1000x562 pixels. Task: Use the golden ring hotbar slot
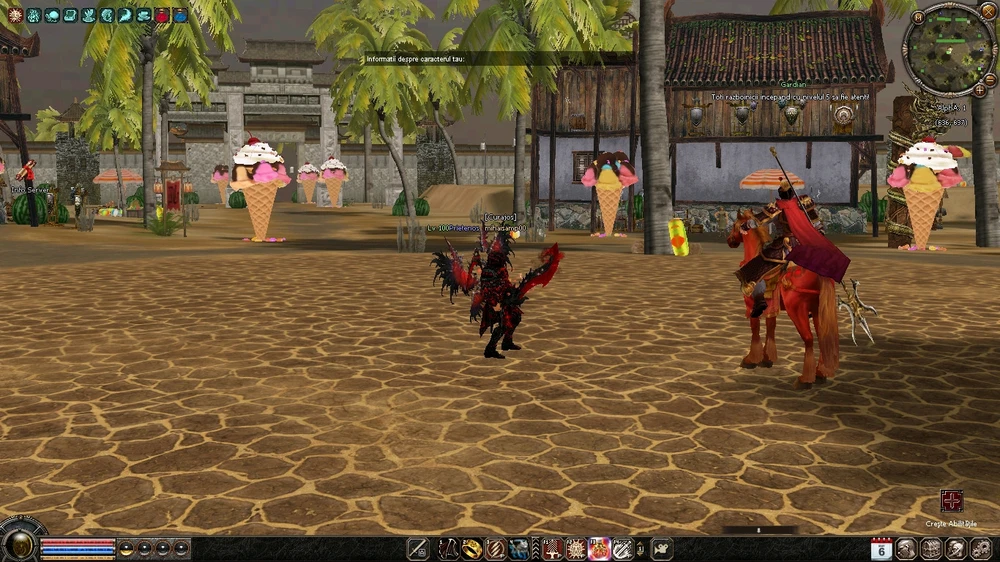472,548
